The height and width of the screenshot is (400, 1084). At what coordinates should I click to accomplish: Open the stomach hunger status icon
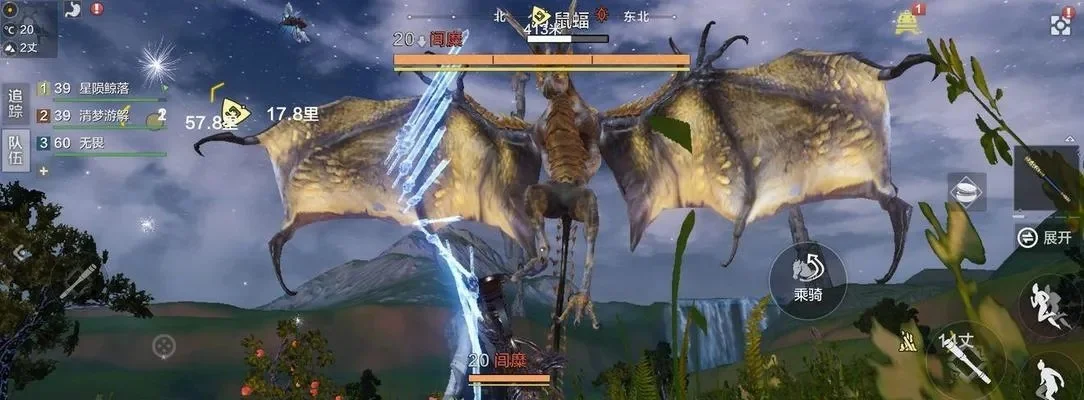click(x=72, y=9)
